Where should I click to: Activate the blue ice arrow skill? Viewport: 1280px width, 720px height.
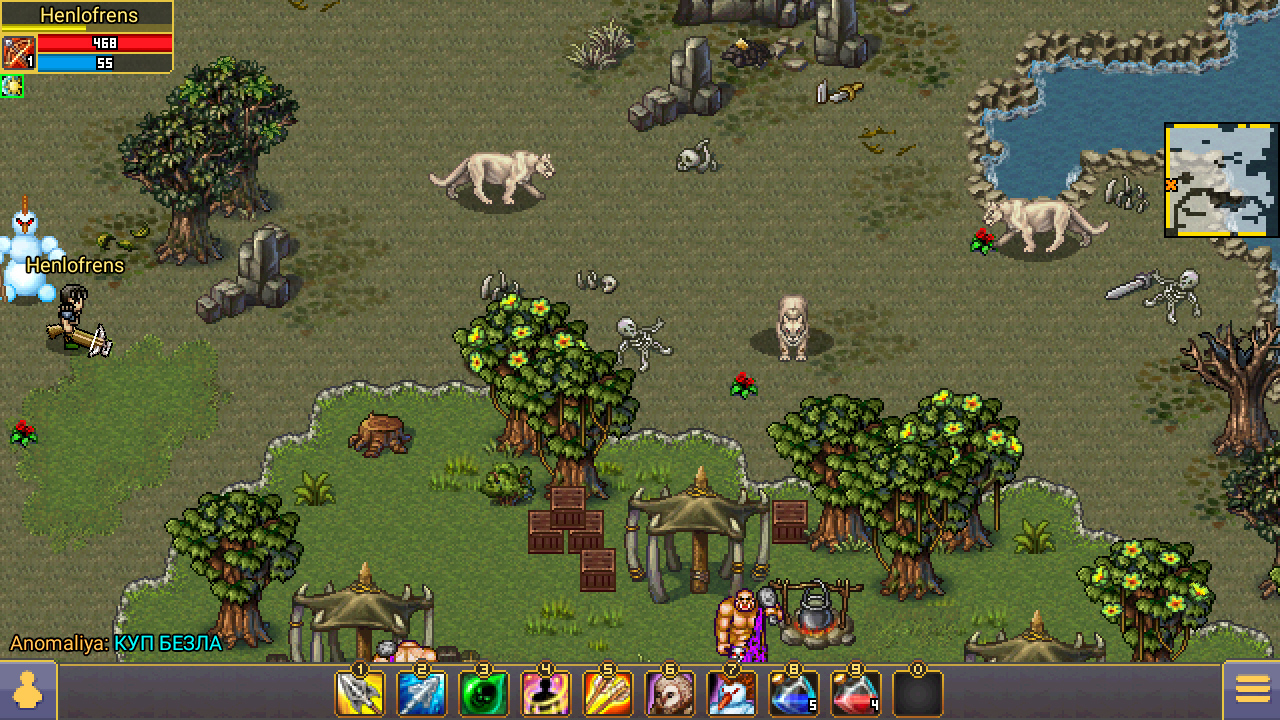[421, 693]
